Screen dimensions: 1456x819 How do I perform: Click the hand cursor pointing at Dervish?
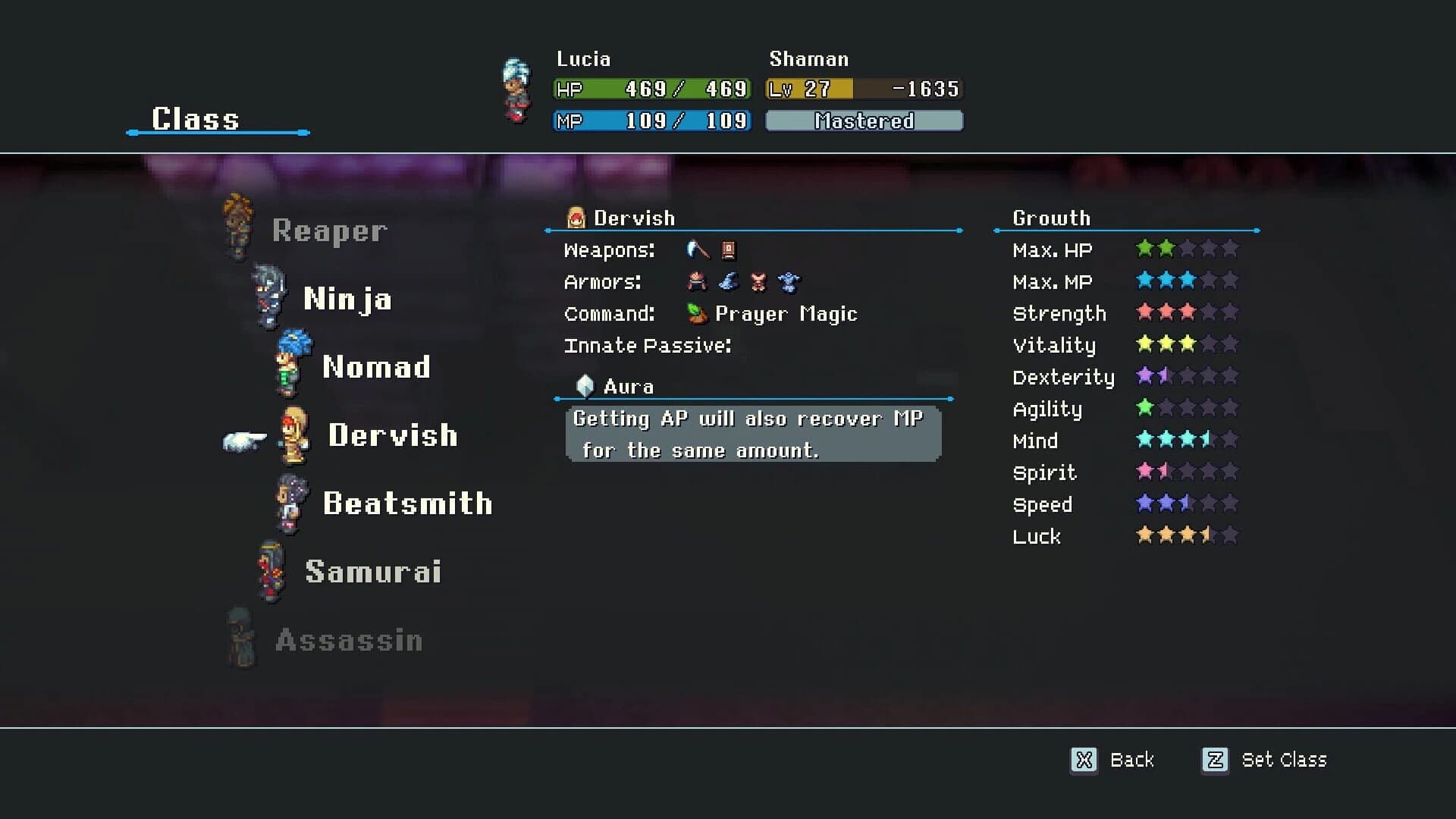pyautogui.click(x=244, y=438)
